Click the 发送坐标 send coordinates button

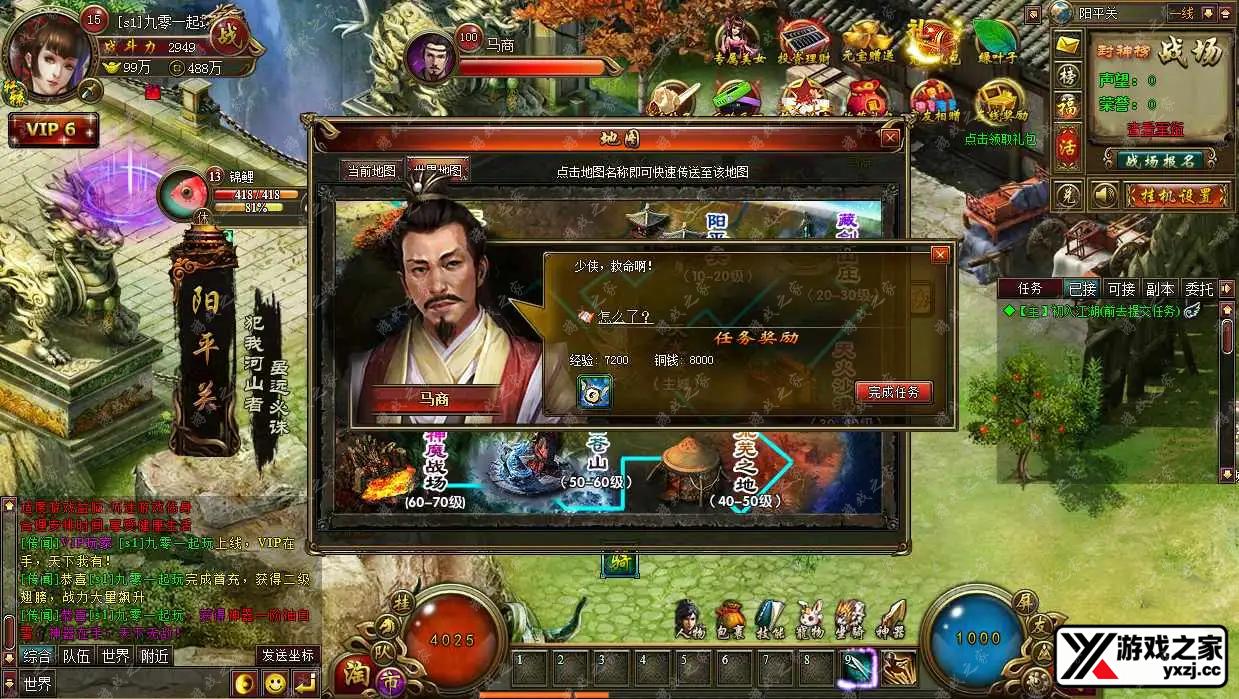[288, 656]
